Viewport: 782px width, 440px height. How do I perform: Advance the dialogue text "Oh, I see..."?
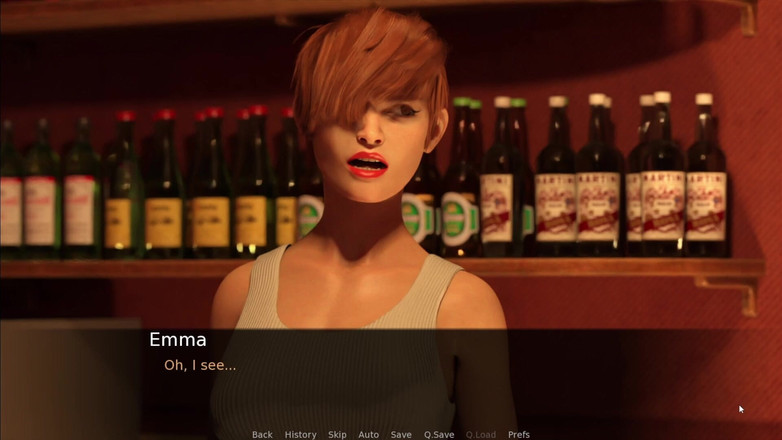click(200, 365)
